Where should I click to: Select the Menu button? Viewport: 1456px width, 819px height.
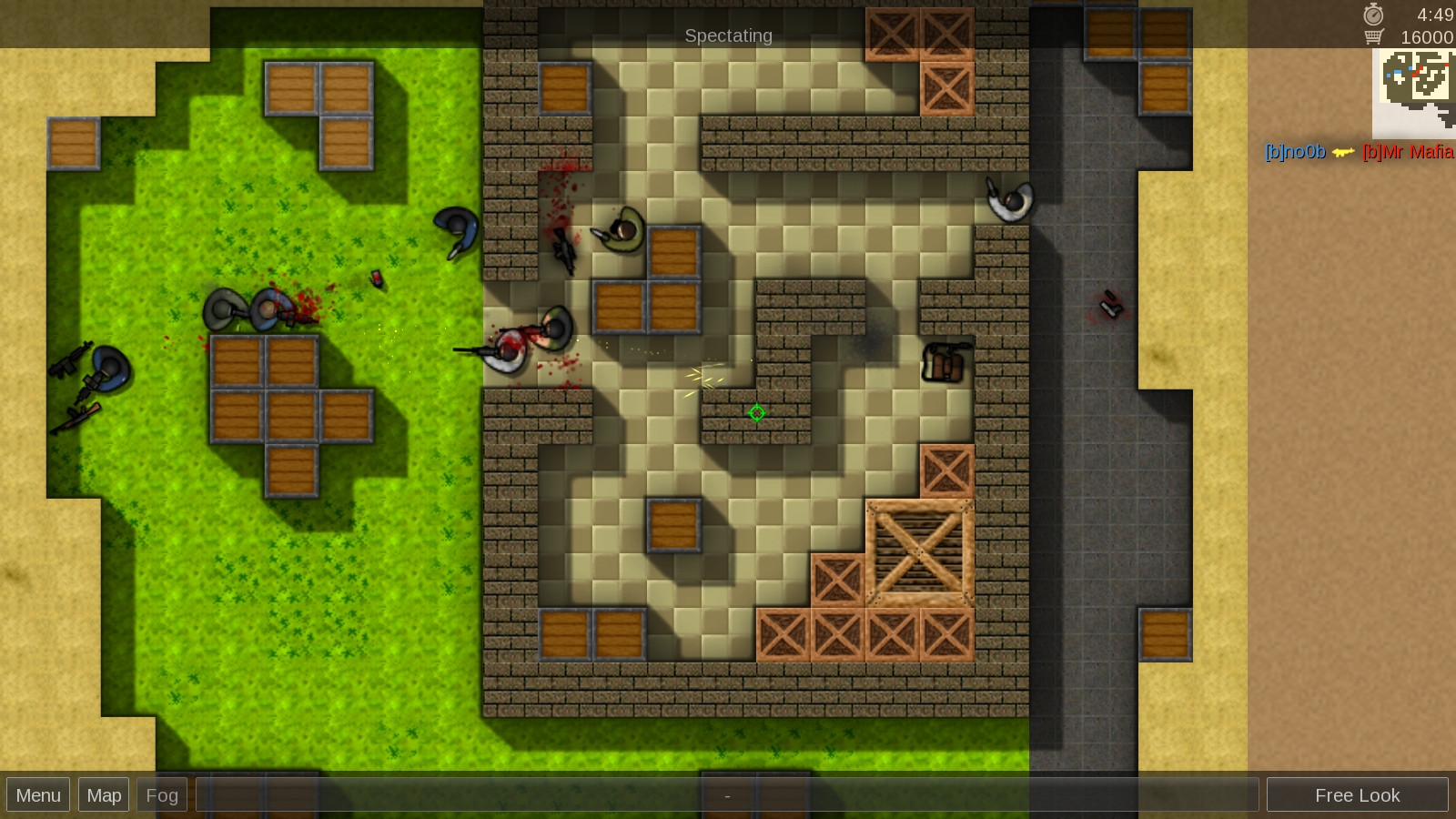(x=37, y=794)
